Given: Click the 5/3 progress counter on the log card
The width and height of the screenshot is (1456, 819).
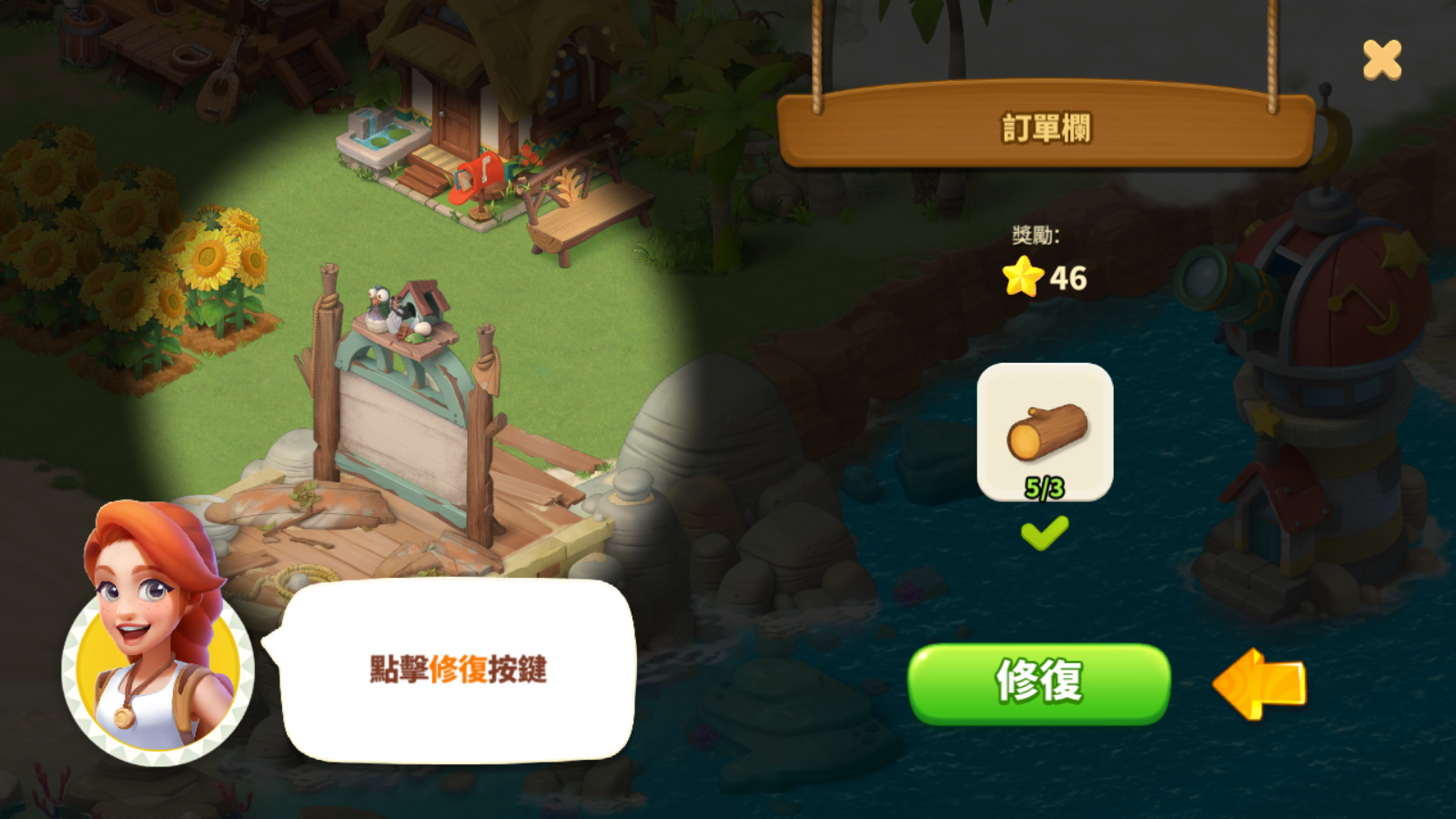Looking at the screenshot, I should coord(1043,485).
